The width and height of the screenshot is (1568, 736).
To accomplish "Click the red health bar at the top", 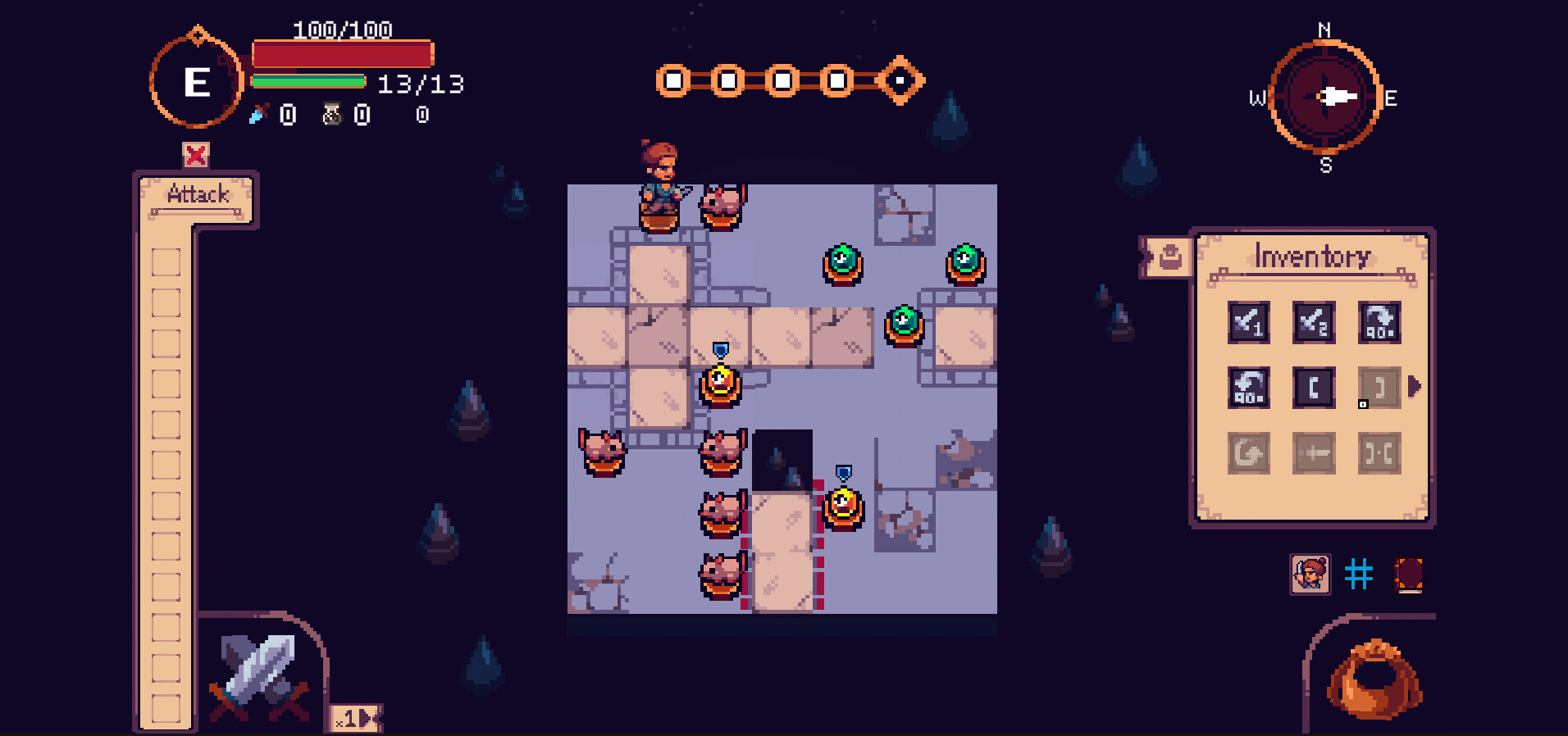I will coord(342,52).
